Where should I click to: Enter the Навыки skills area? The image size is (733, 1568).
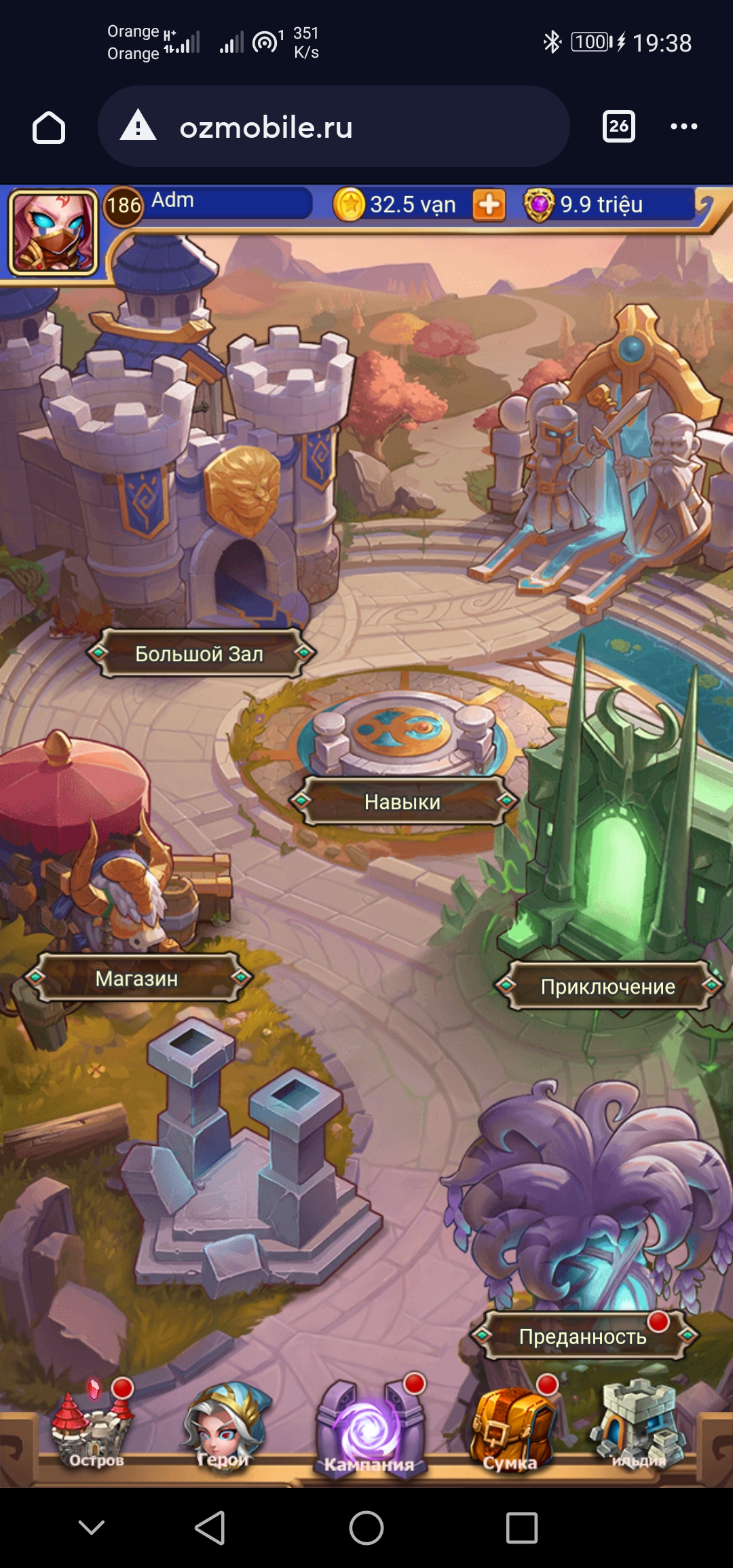[402, 802]
